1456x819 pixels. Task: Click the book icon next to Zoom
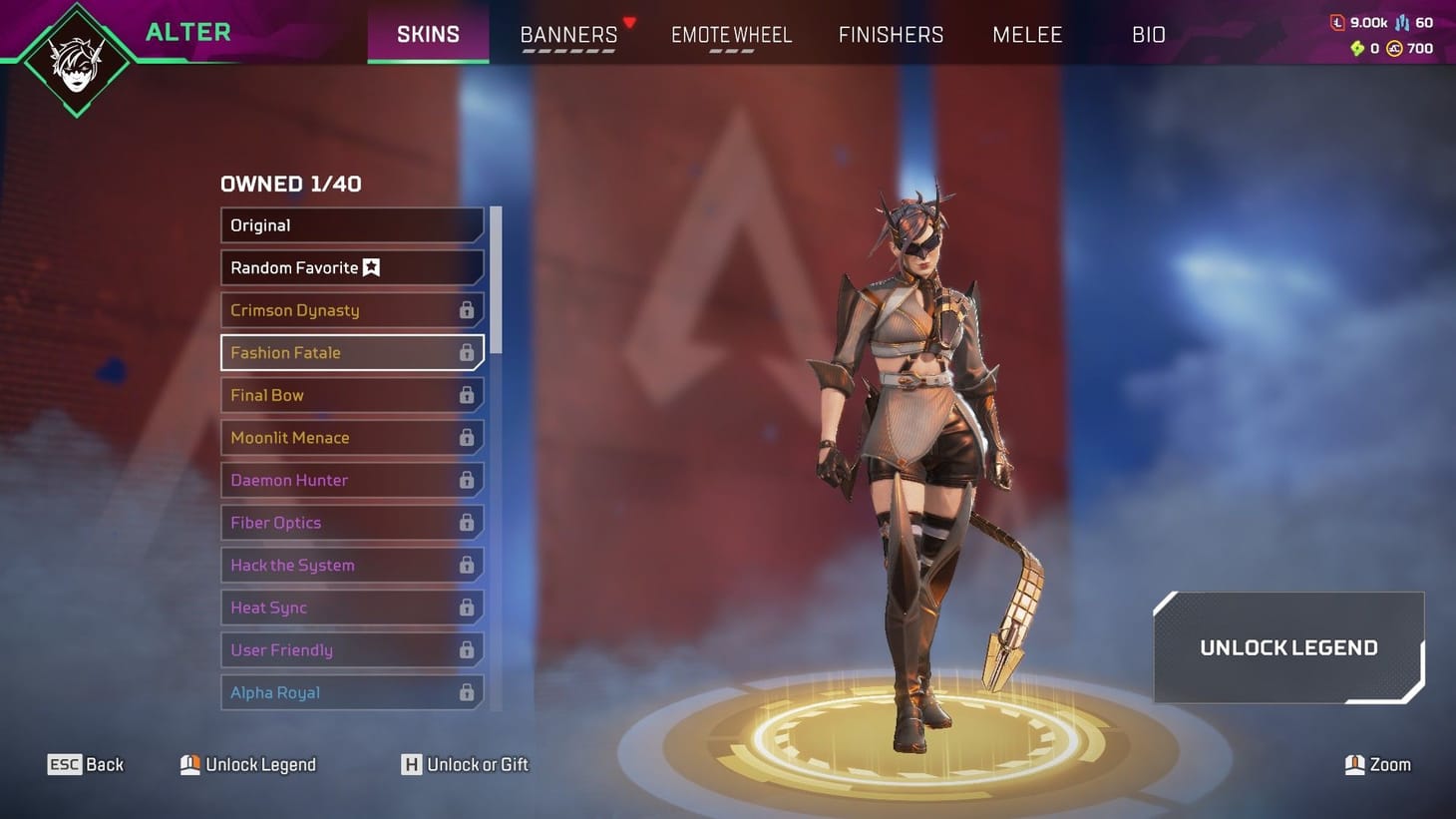(x=1354, y=764)
